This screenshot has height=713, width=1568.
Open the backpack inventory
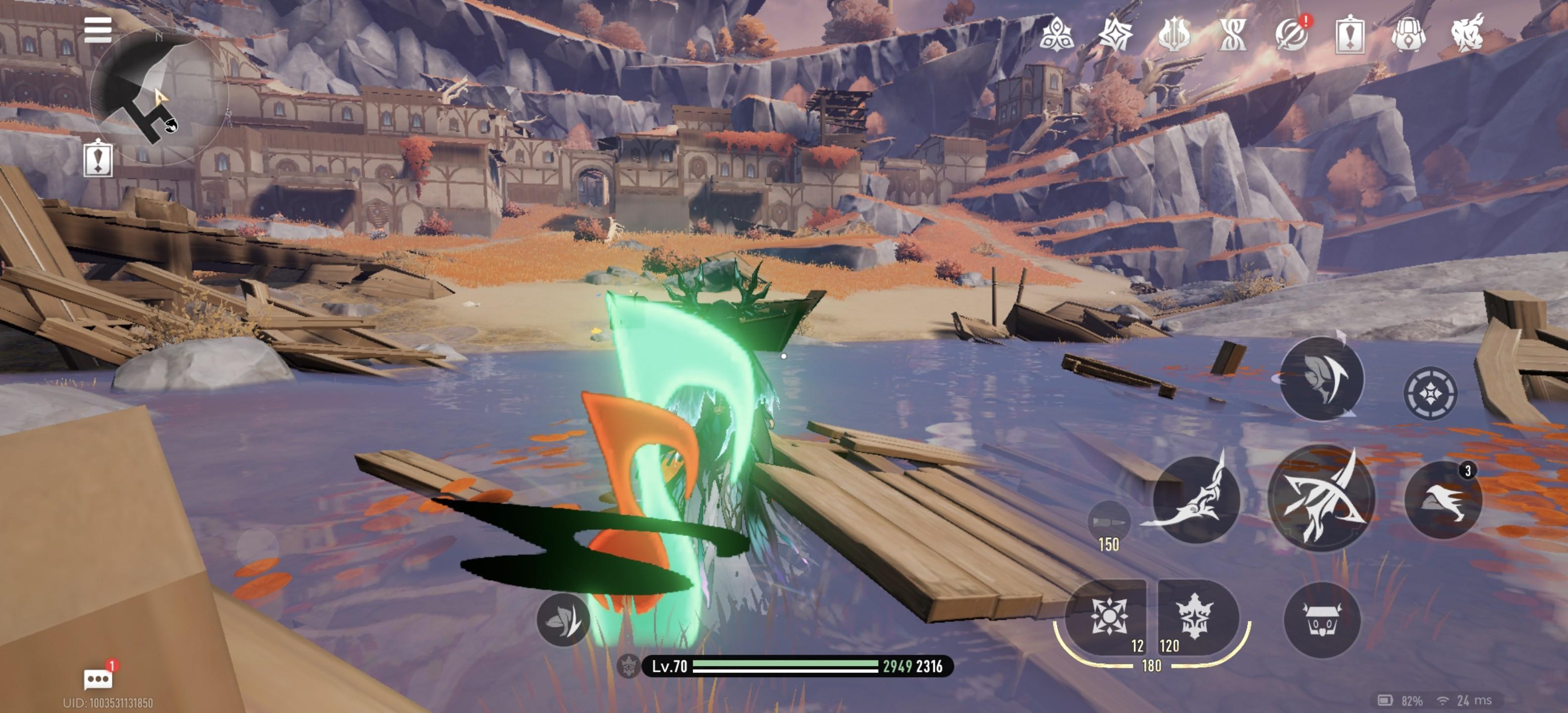pyautogui.click(x=1408, y=34)
